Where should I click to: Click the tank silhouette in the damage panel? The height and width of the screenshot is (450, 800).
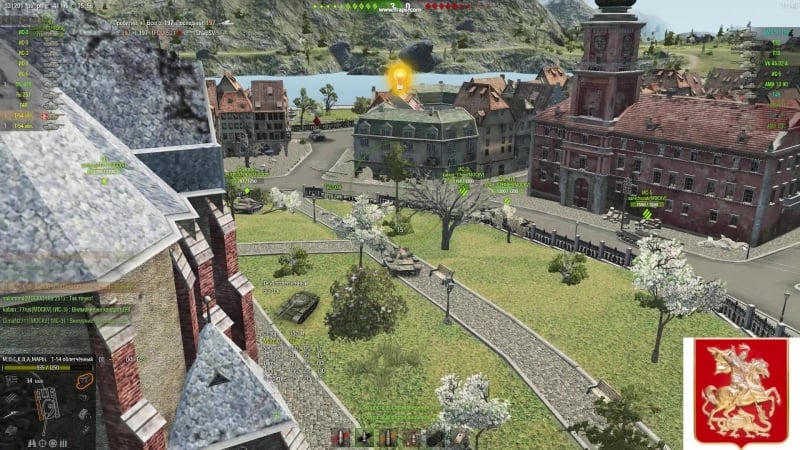click(47, 403)
